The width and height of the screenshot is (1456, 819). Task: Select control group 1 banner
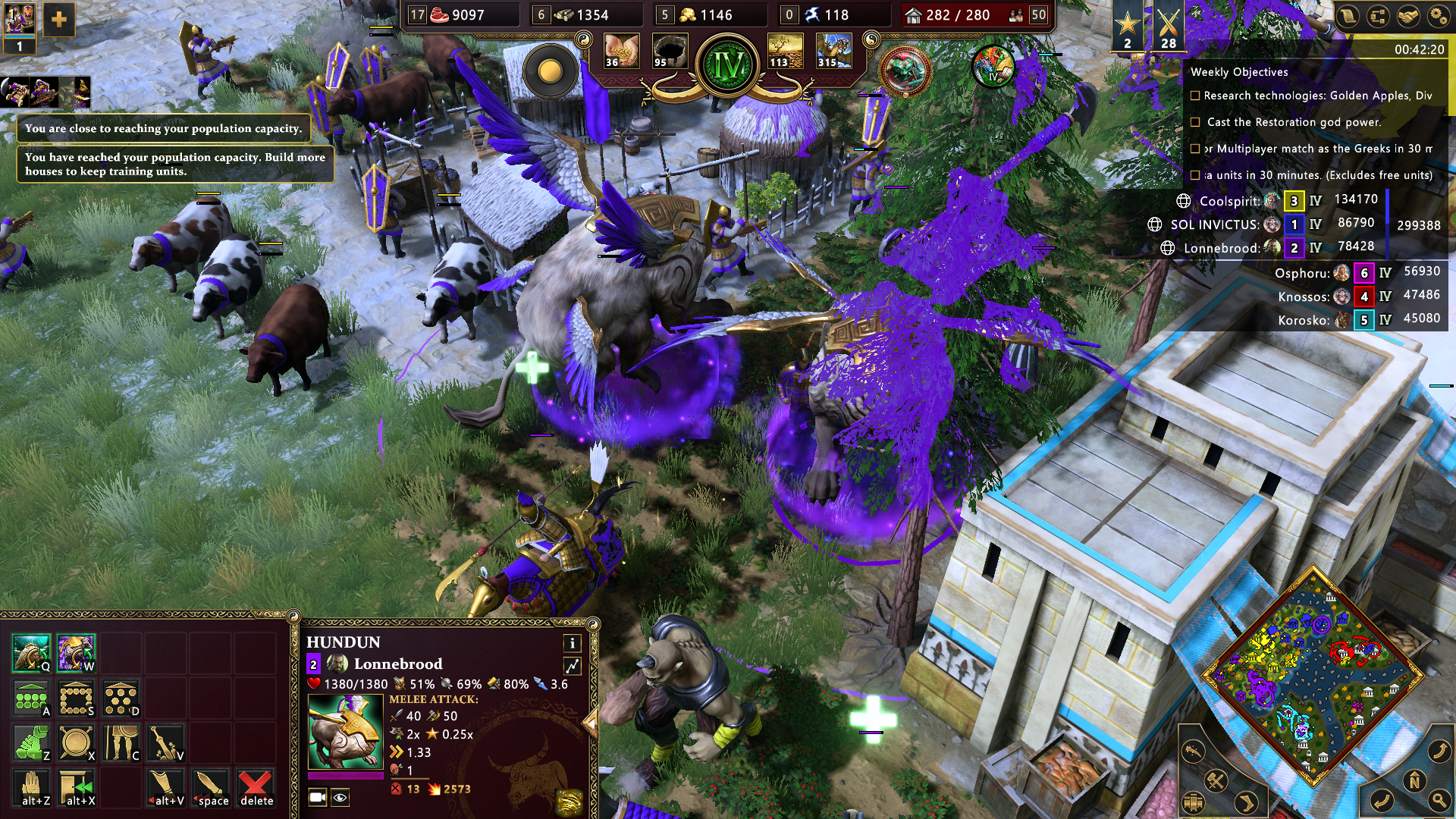click(x=19, y=27)
